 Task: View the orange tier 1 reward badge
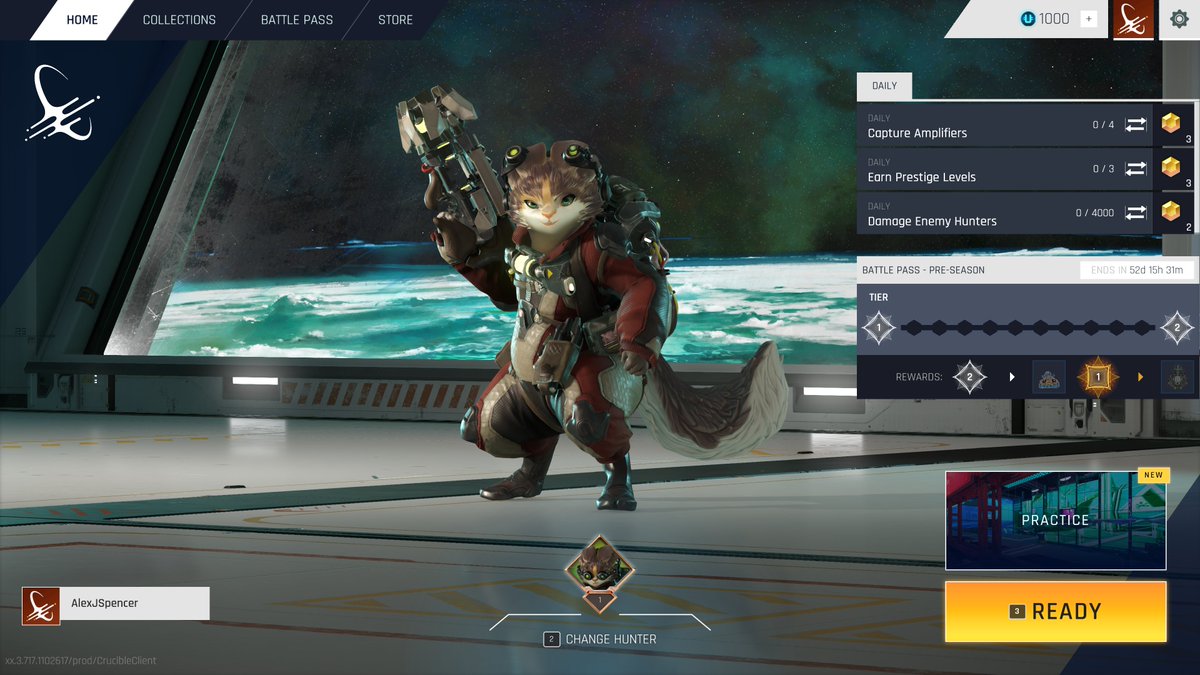[1097, 377]
